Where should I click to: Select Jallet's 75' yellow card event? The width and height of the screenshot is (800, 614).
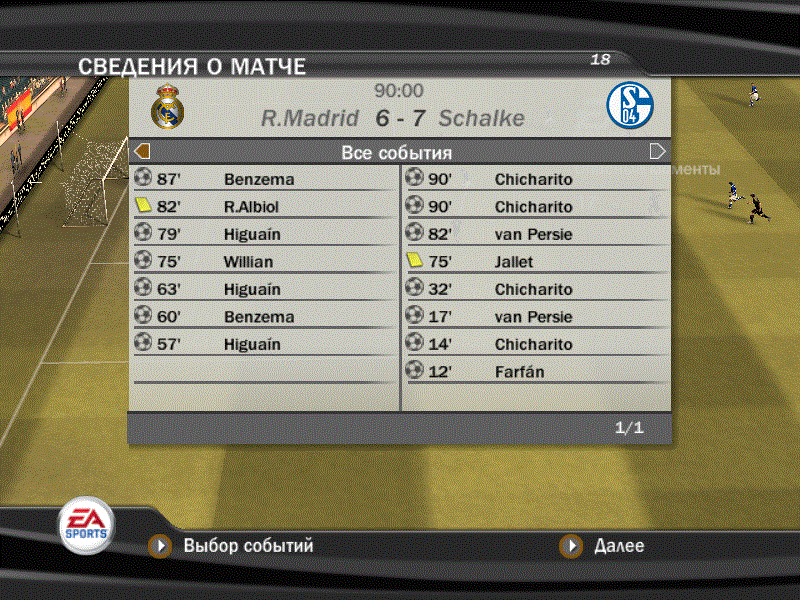point(535,262)
